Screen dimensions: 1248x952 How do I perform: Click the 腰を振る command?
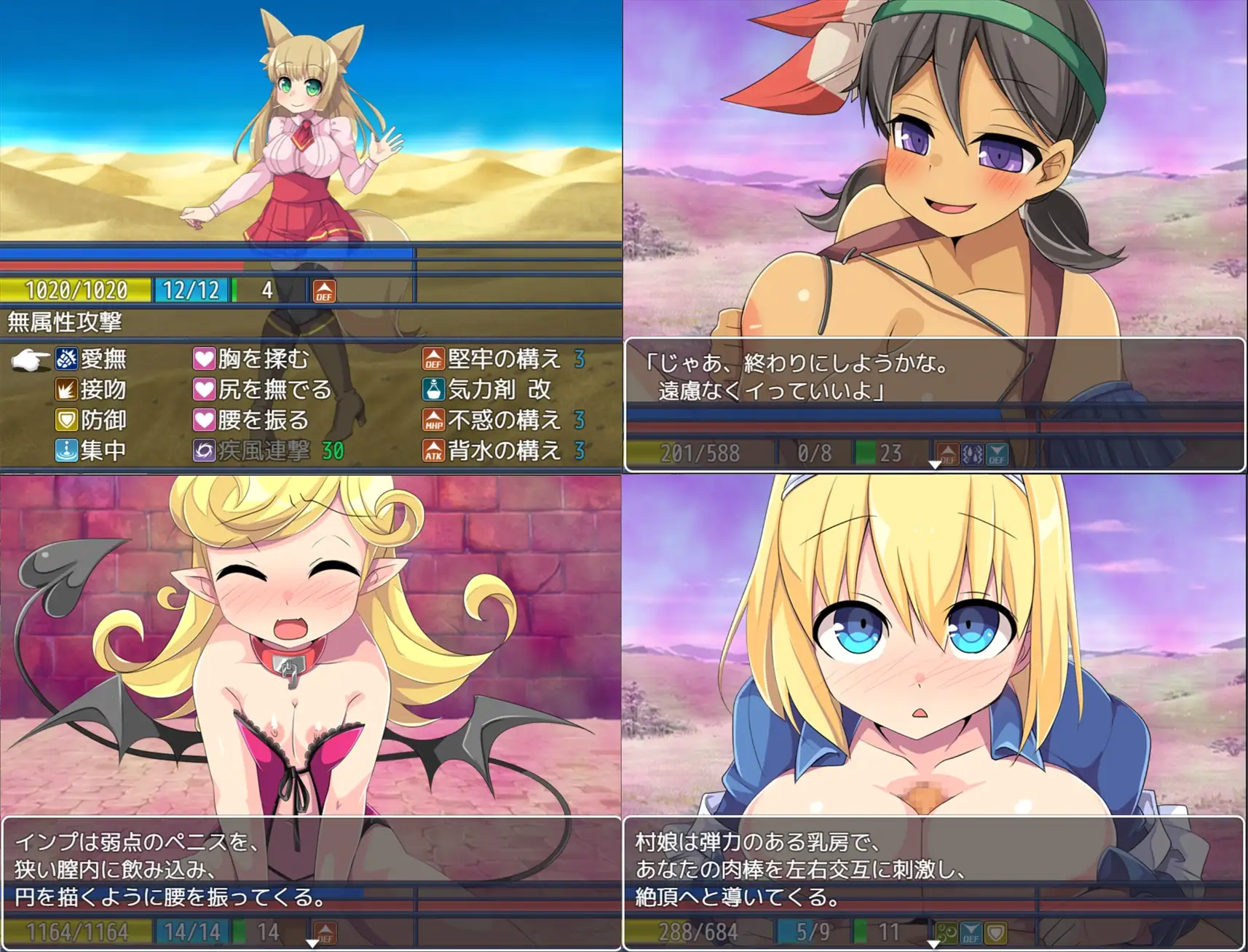tap(262, 420)
